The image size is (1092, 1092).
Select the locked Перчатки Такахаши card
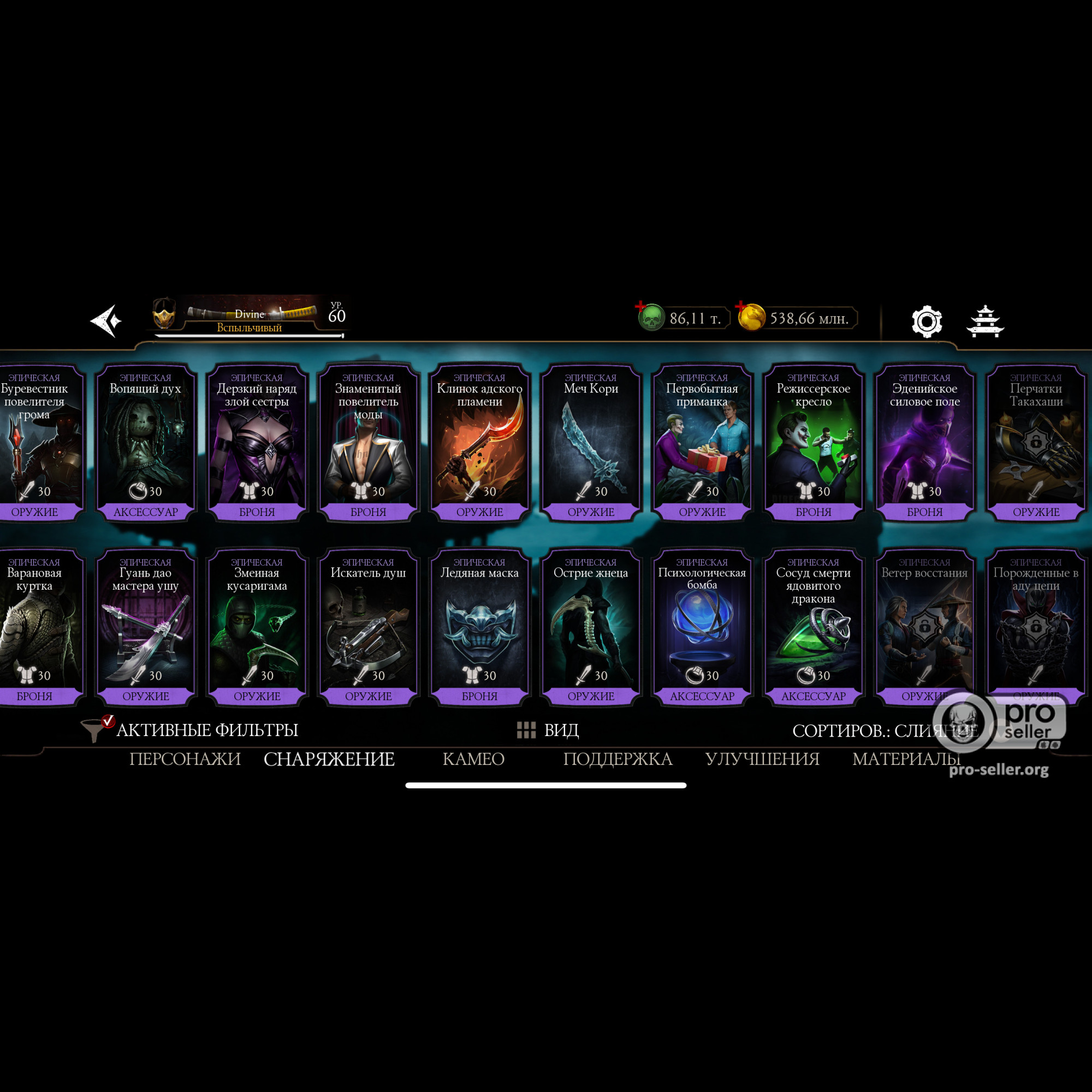1035,441
